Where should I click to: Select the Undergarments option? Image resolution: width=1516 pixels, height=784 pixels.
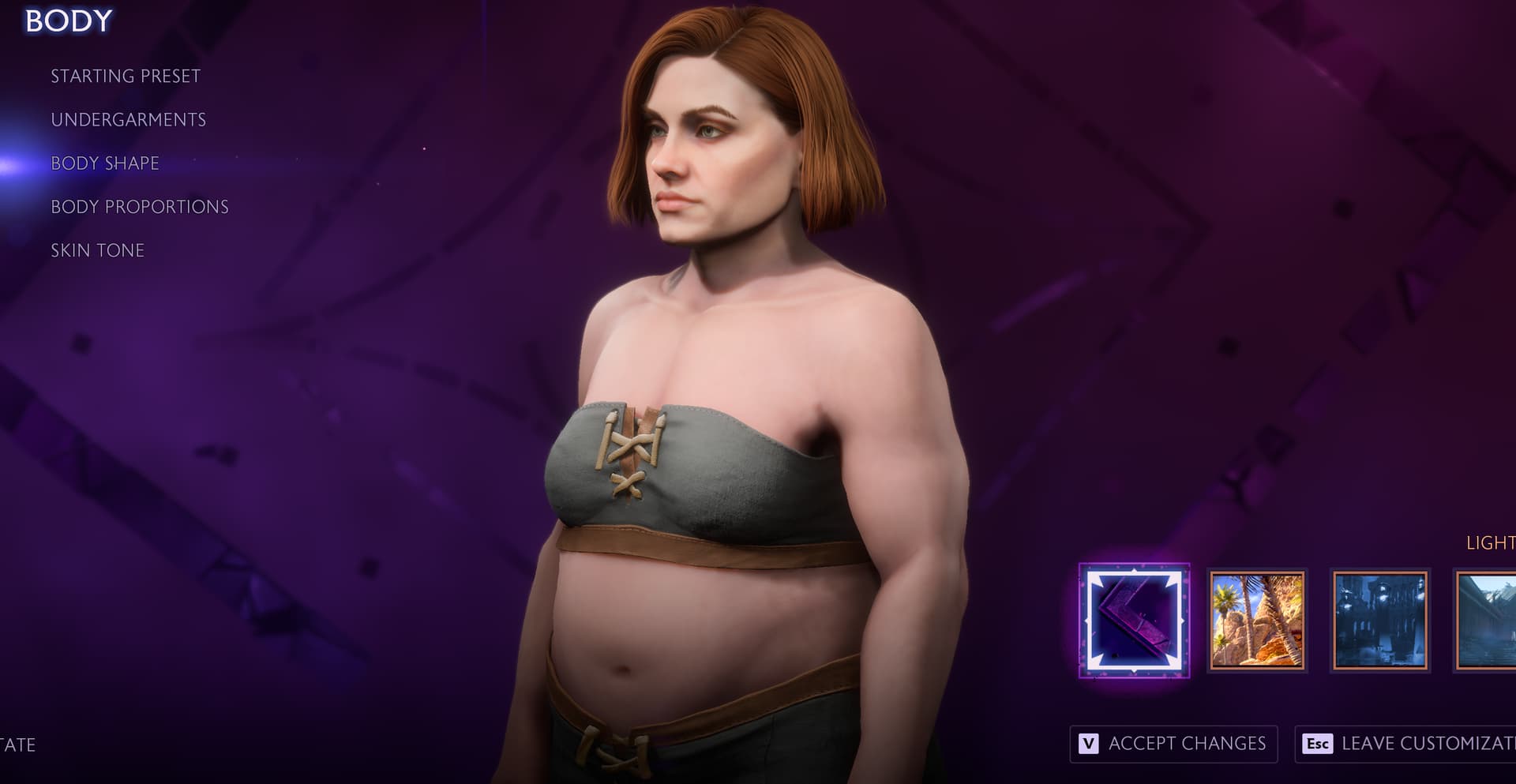click(x=128, y=120)
